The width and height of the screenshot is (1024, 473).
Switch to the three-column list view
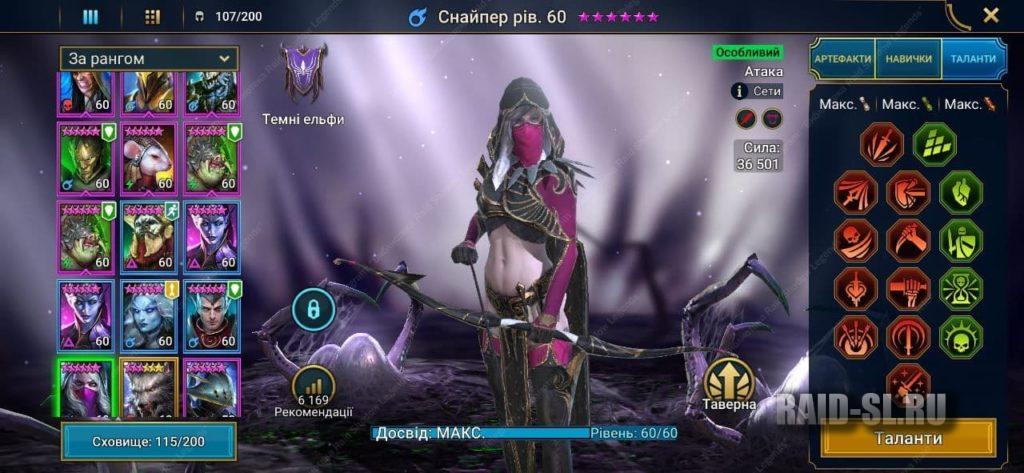pyautogui.click(x=90, y=16)
